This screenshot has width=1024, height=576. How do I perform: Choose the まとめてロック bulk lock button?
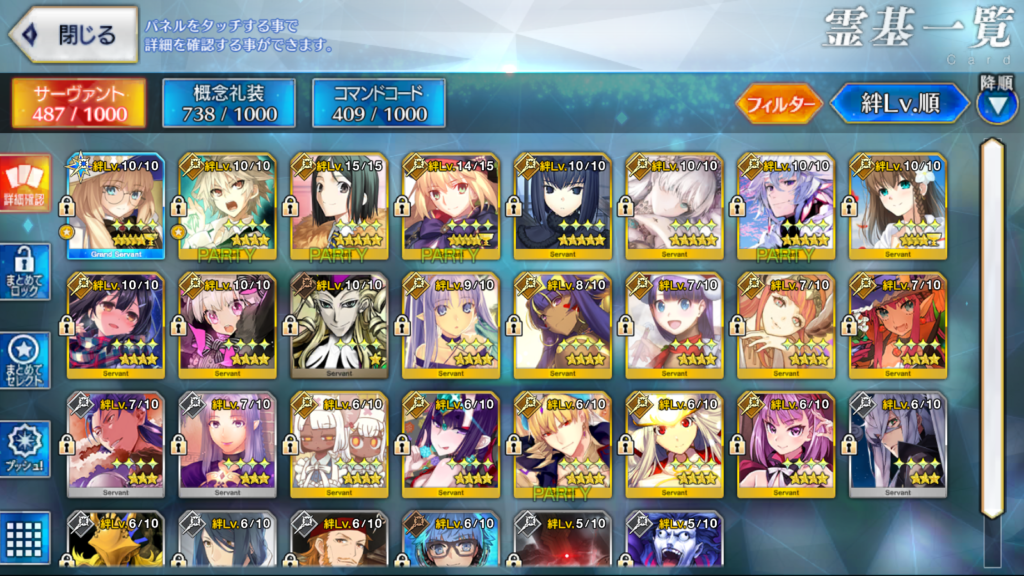[x=25, y=274]
